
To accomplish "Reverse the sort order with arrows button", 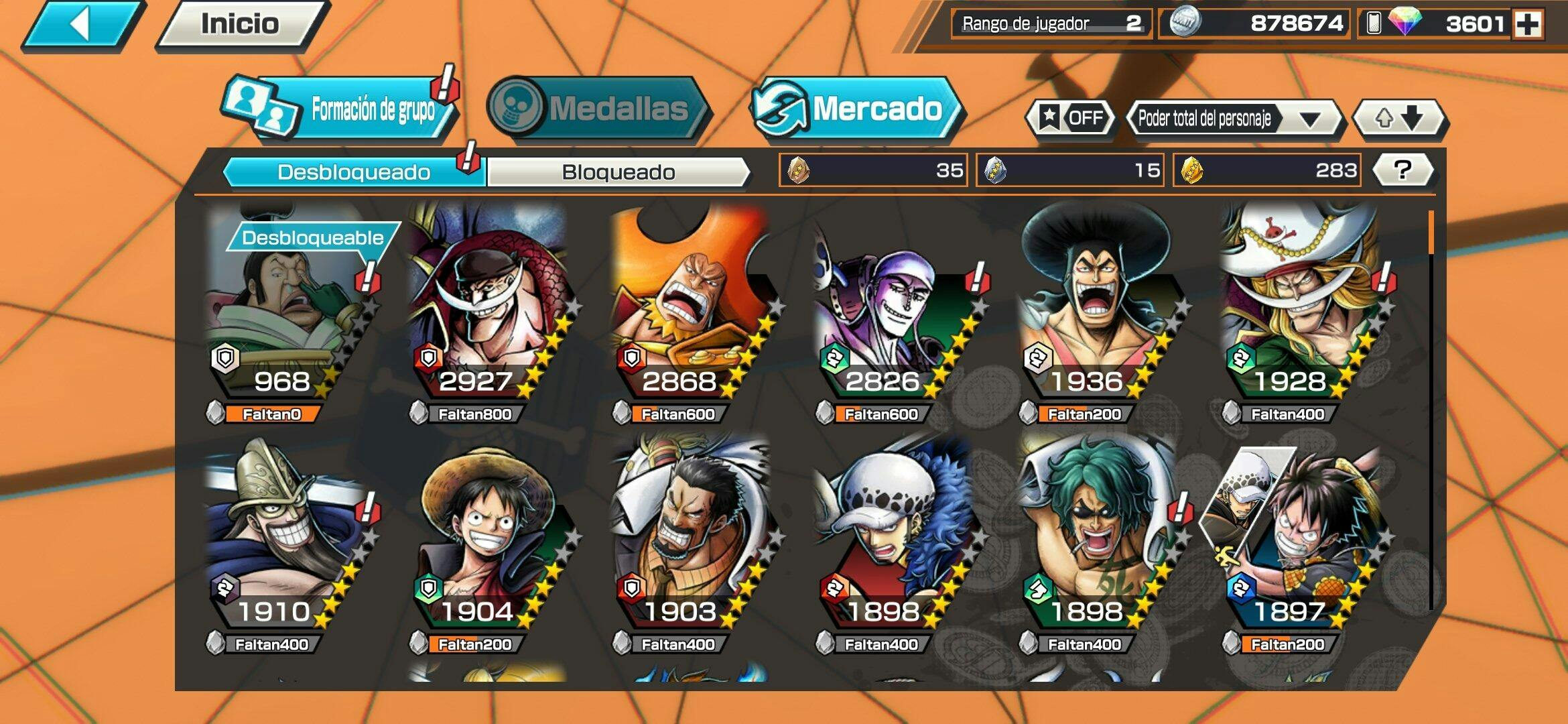I will click(x=1399, y=119).
